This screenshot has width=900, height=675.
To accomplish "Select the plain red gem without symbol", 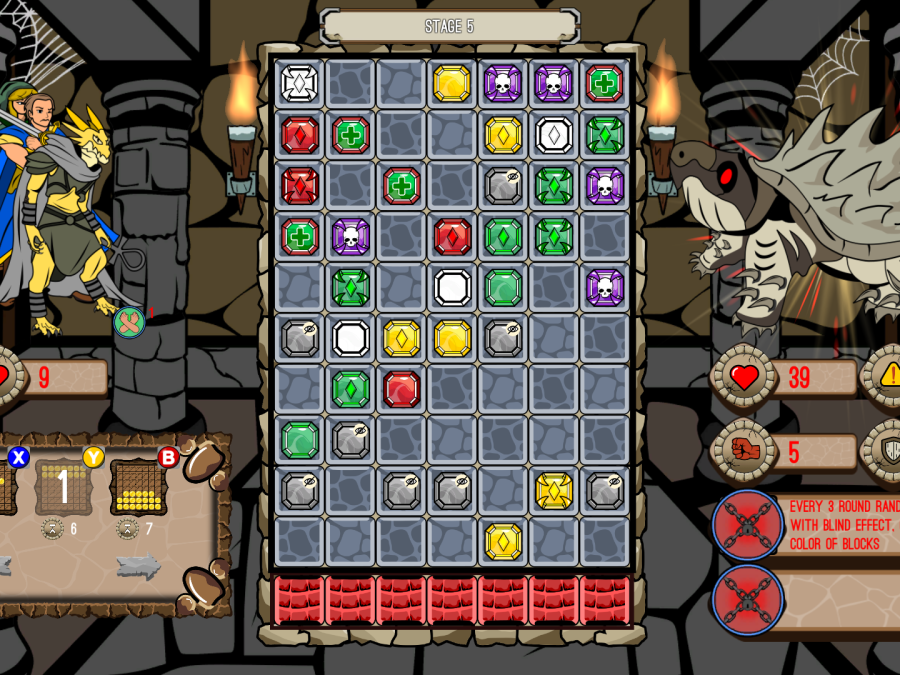I will pos(401,389).
